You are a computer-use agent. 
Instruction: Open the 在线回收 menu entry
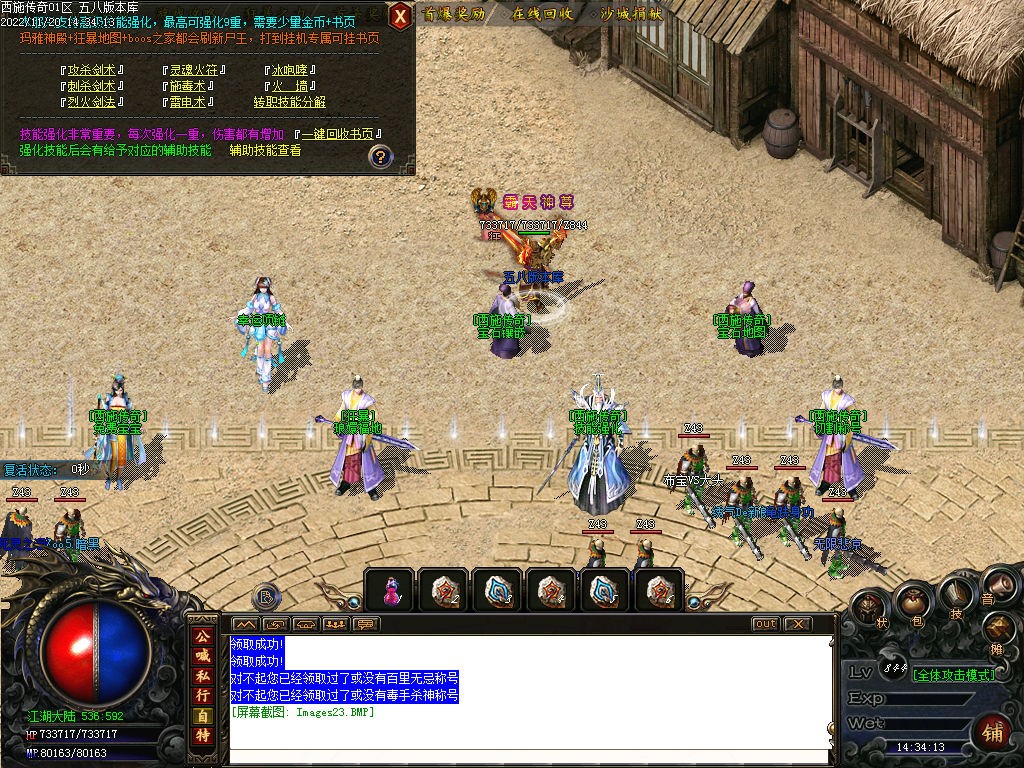542,14
